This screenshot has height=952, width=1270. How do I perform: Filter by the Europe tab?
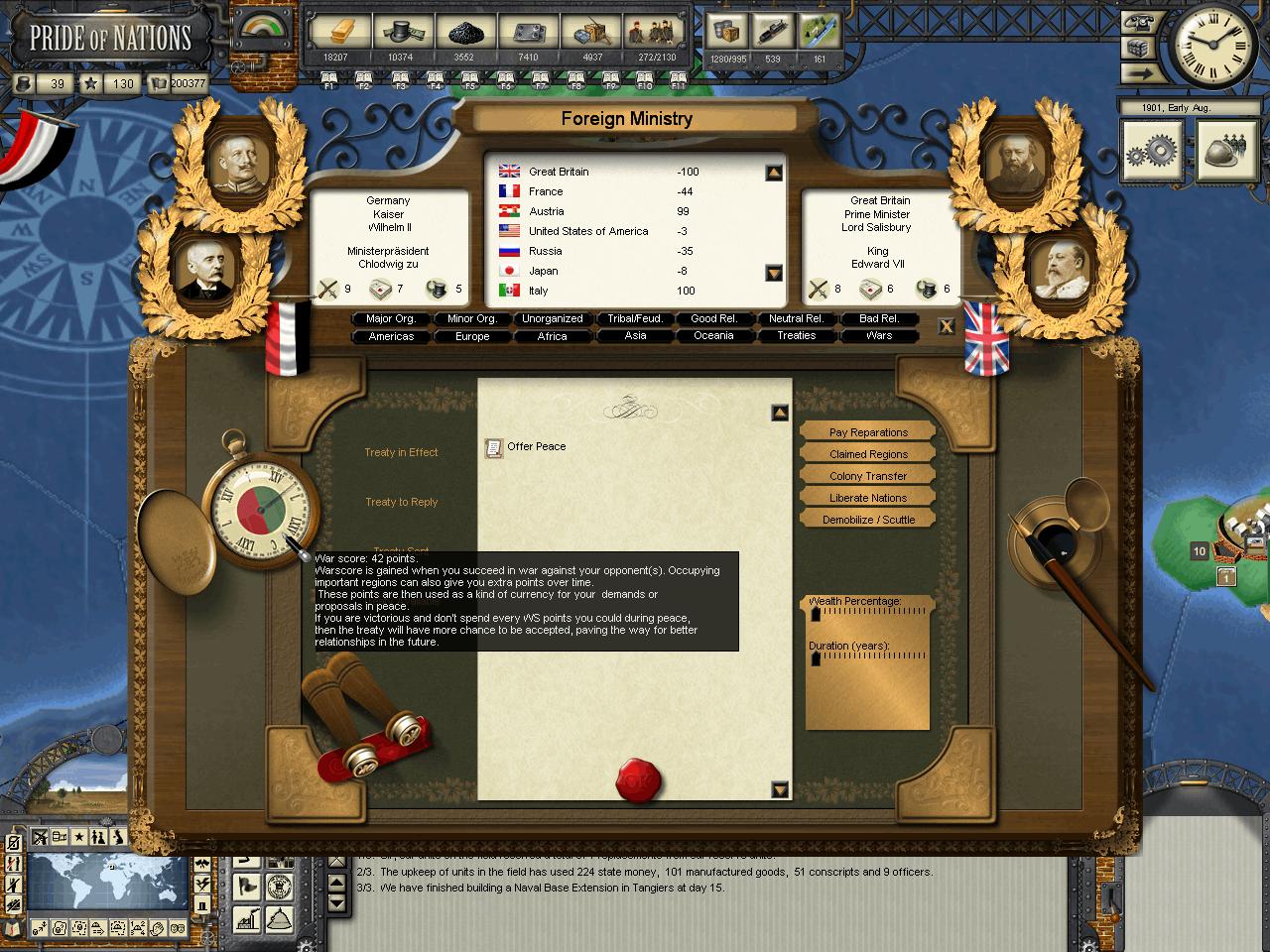pos(472,336)
